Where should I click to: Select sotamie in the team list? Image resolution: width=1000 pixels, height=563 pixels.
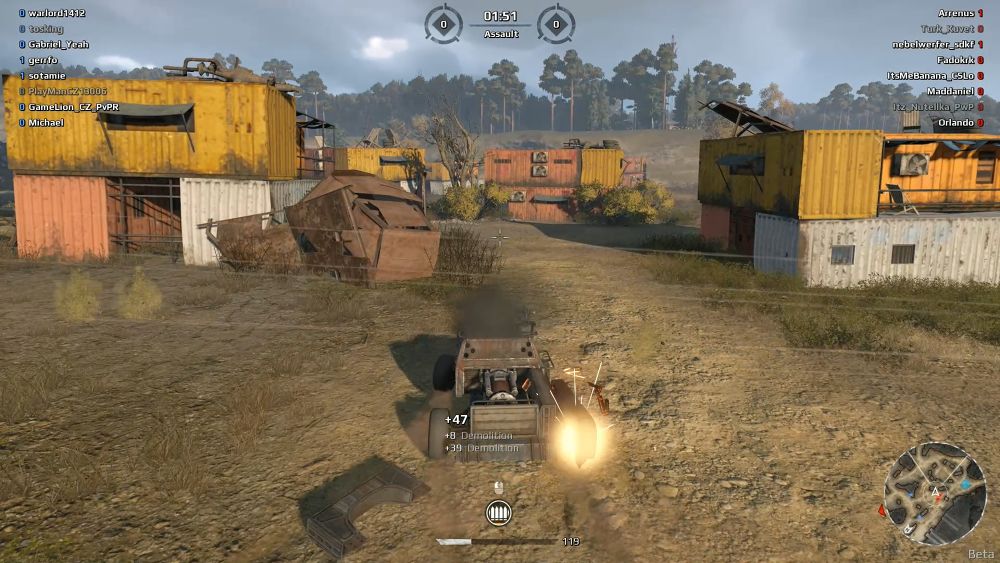[x=47, y=76]
